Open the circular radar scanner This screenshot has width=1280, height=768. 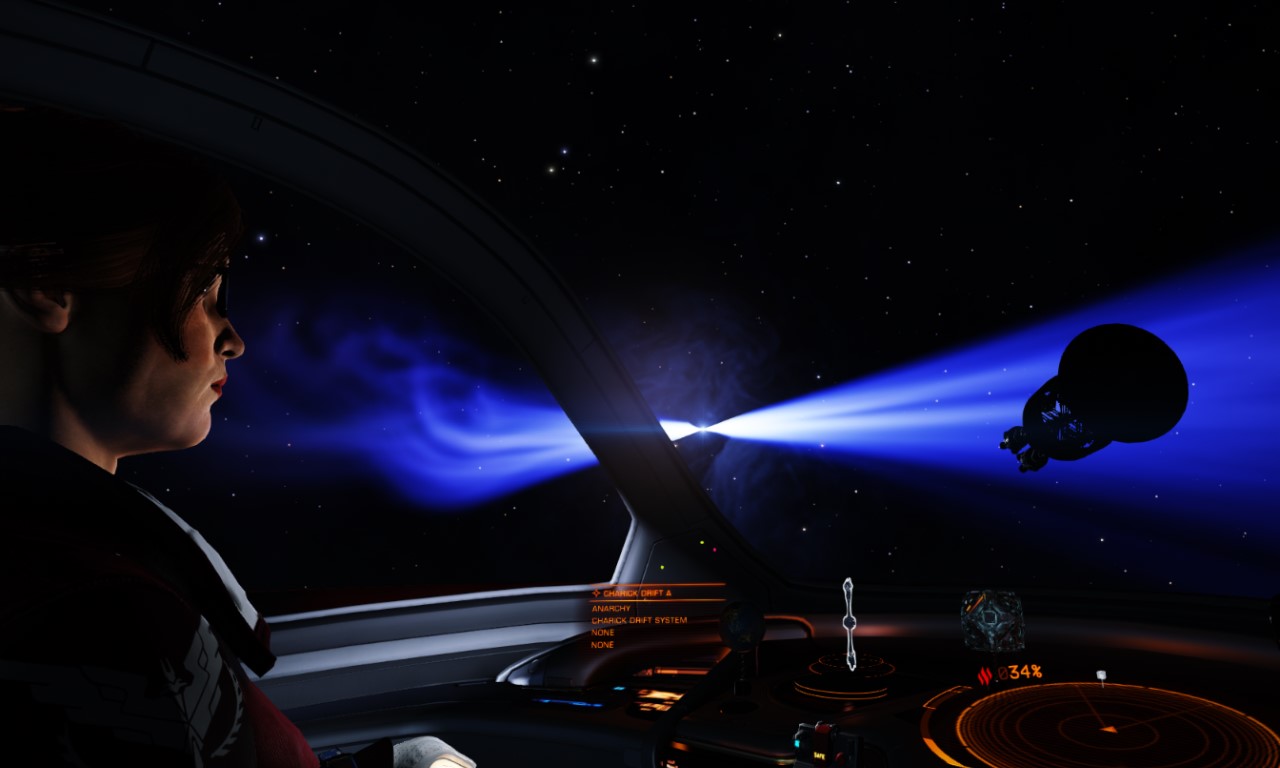tap(1105, 726)
